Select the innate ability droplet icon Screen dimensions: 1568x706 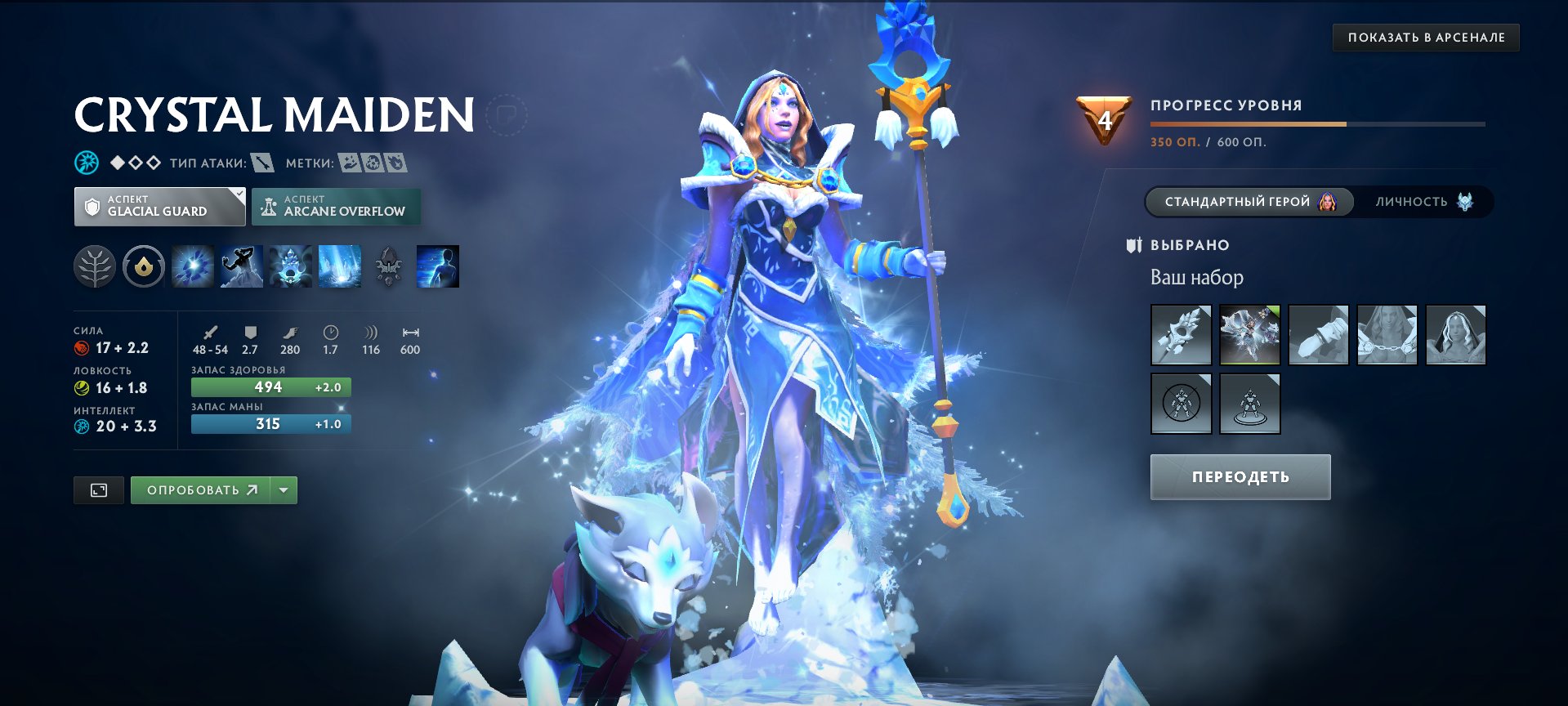click(143, 265)
